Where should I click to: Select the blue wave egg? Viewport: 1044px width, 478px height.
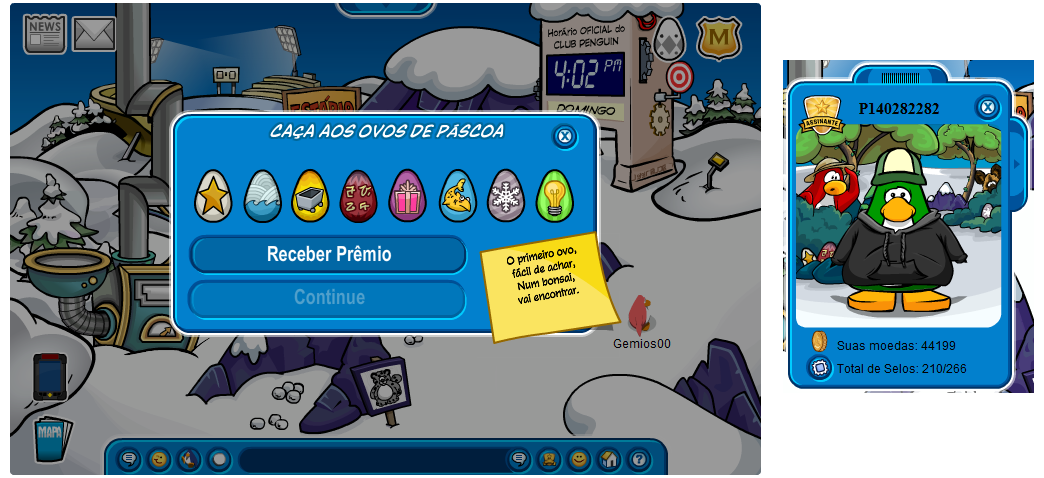pos(262,196)
